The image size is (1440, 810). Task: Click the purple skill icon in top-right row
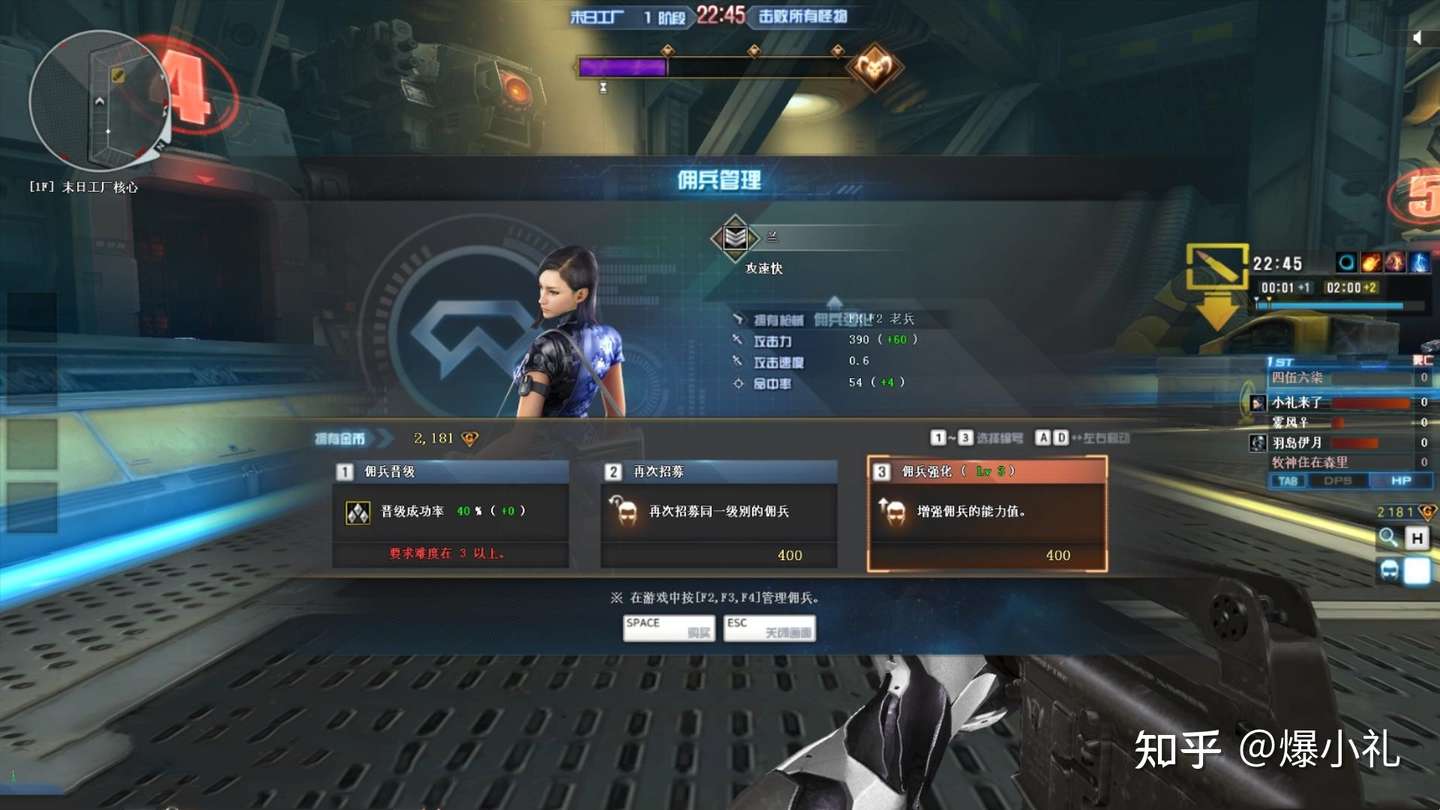(1394, 262)
